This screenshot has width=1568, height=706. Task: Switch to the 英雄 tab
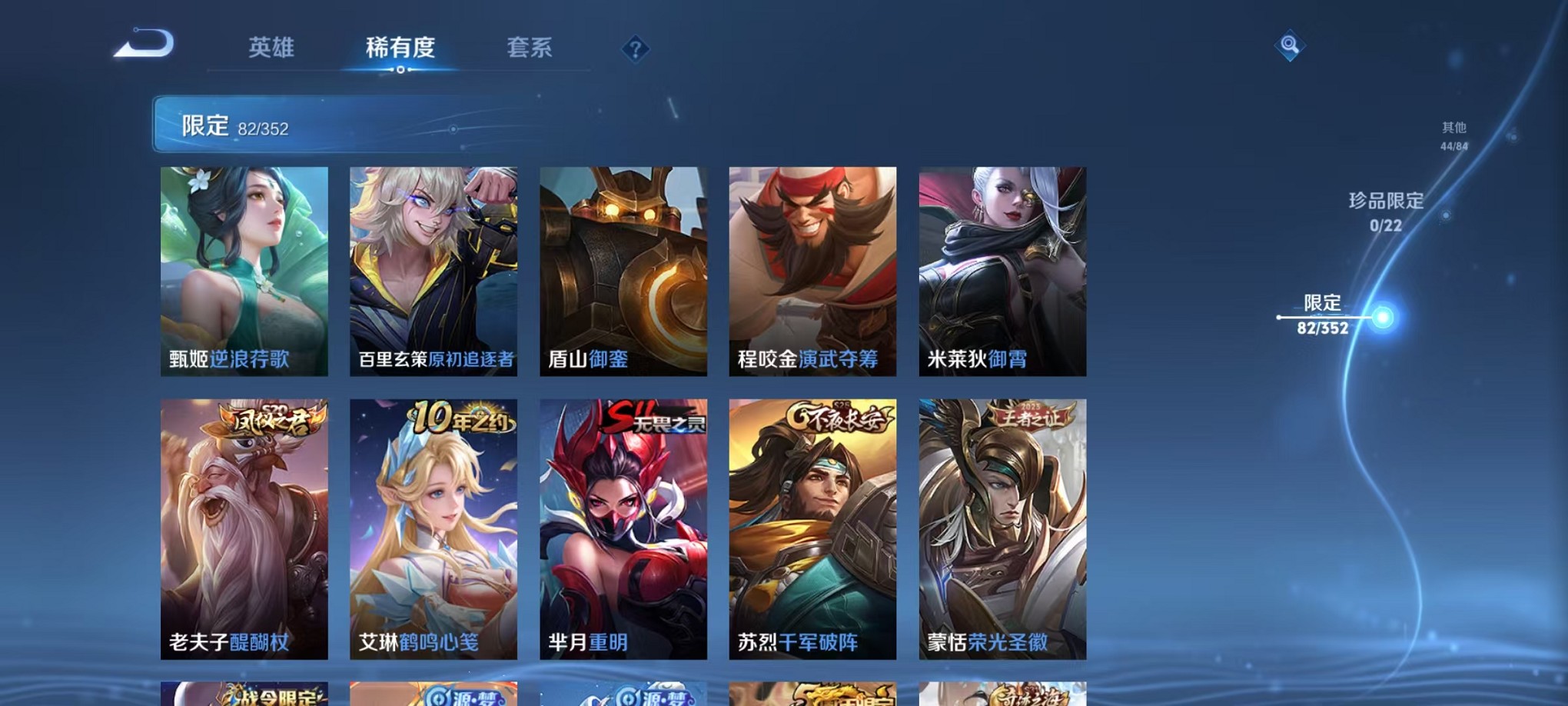pyautogui.click(x=270, y=48)
